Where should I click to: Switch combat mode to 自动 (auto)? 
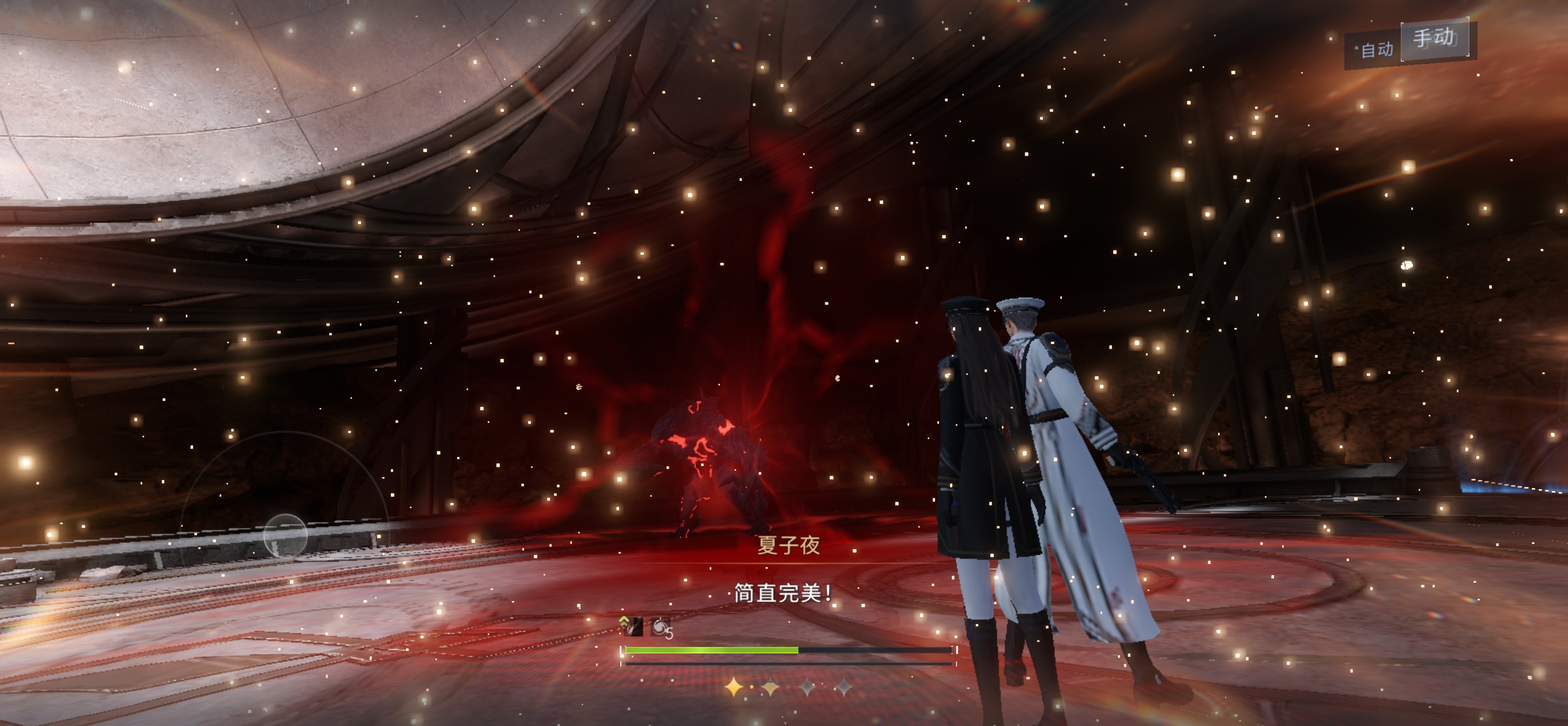click(1375, 50)
